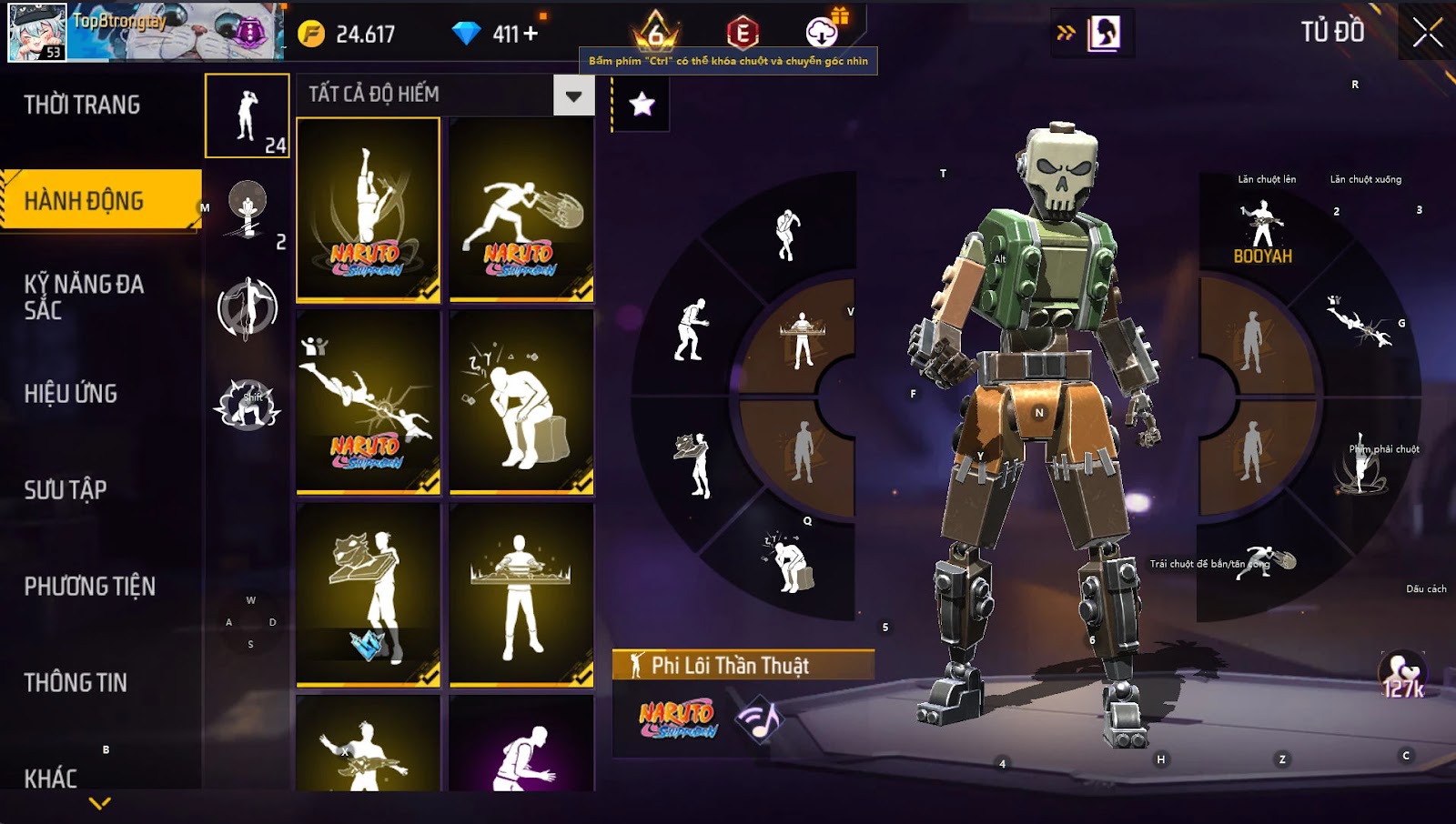Close the Tủ Đồ wardrobe screen
Image resolution: width=1456 pixels, height=824 pixels.
[1427, 33]
